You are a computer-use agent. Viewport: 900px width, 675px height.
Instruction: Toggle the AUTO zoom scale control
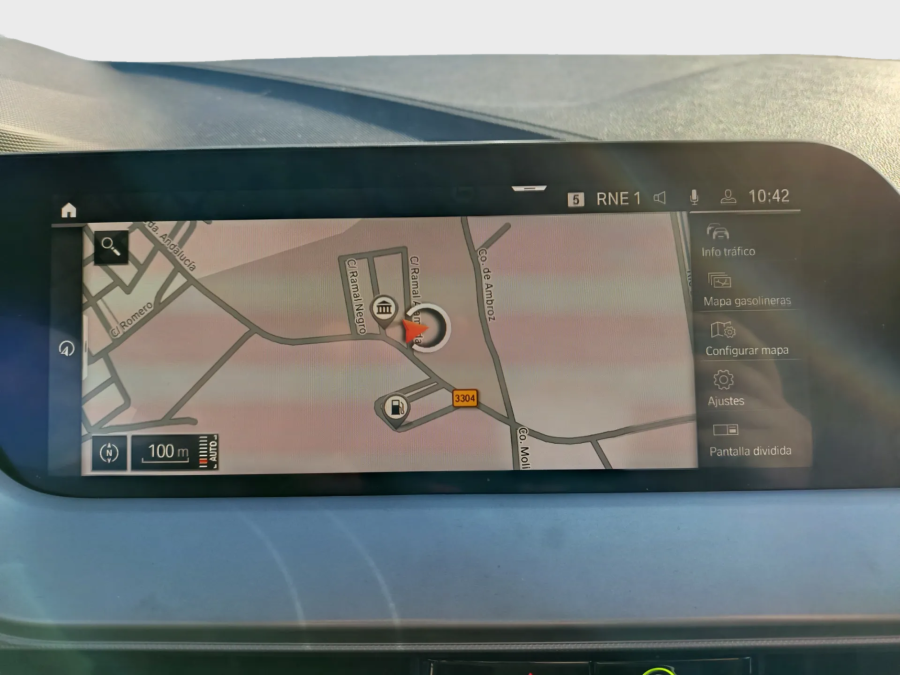click(x=209, y=451)
